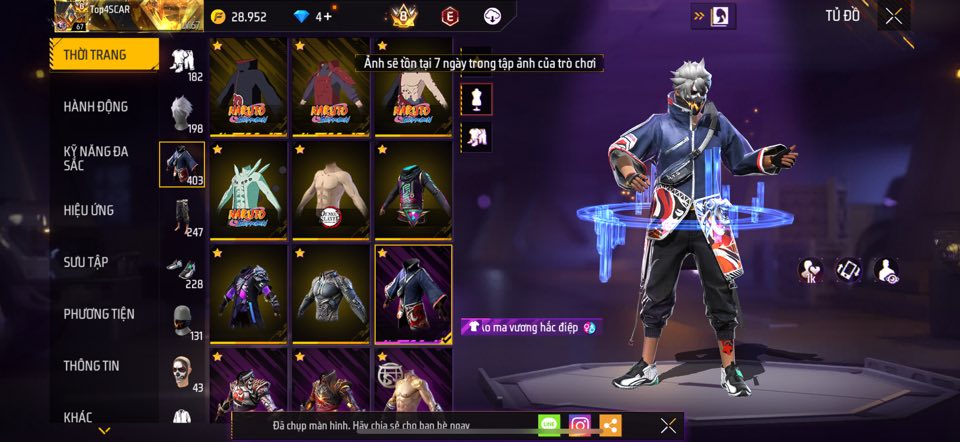The image size is (960, 442).
Task: Share the screenshot to Instagram
Action: 579,425
